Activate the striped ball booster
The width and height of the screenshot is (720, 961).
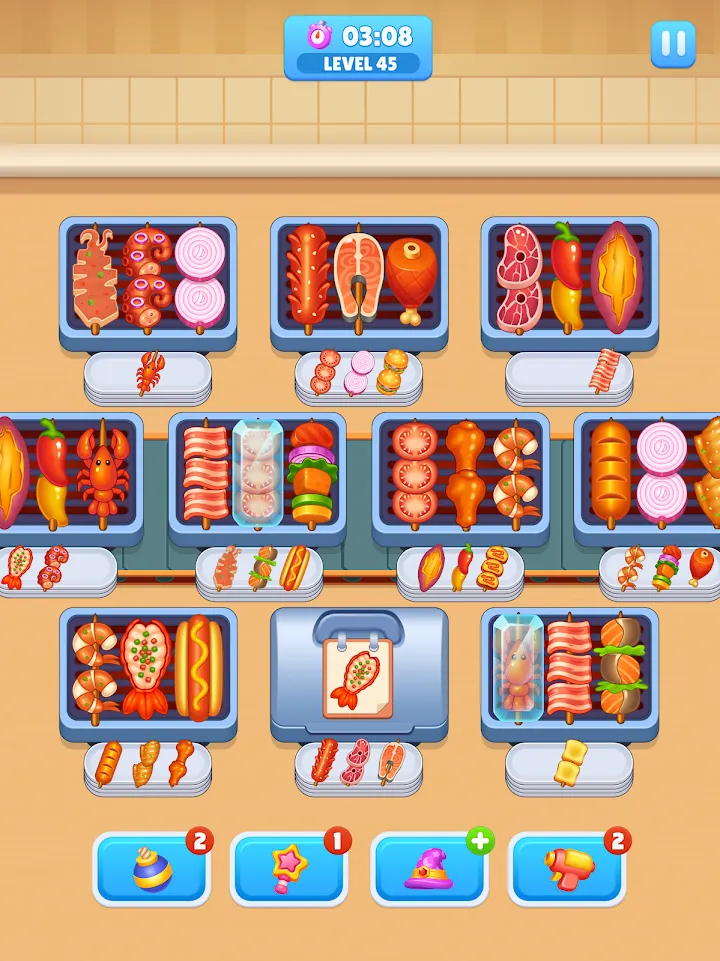pos(152,868)
